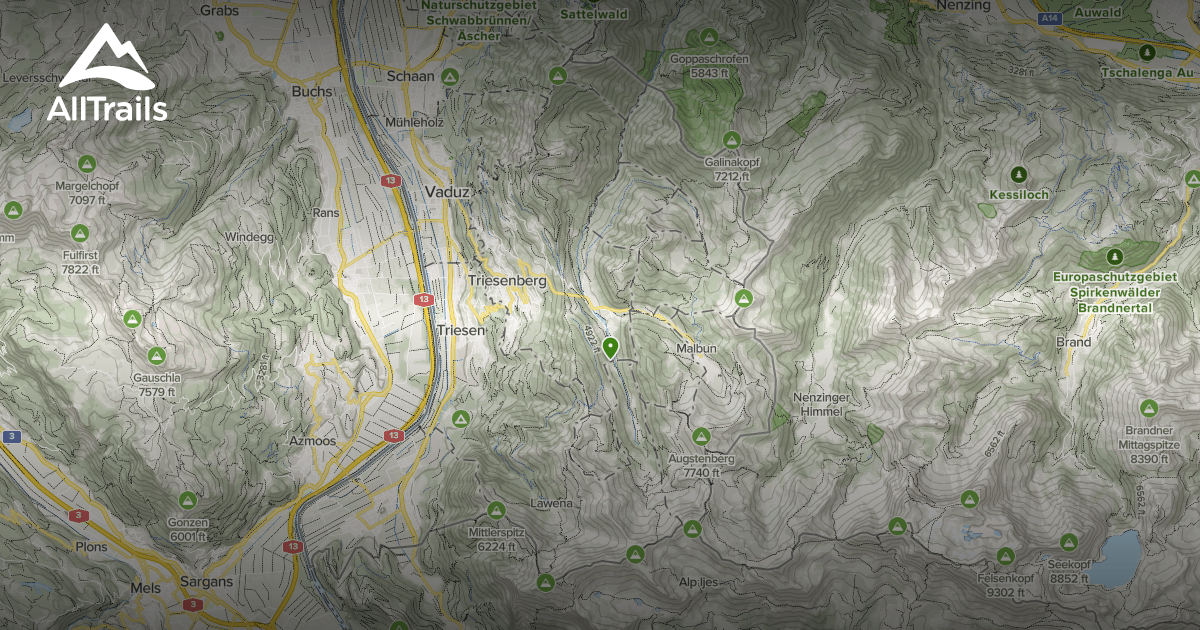Viewport: 1200px width, 630px height.
Task: Choose the Kessiloch tree marker
Action: (x=1019, y=174)
